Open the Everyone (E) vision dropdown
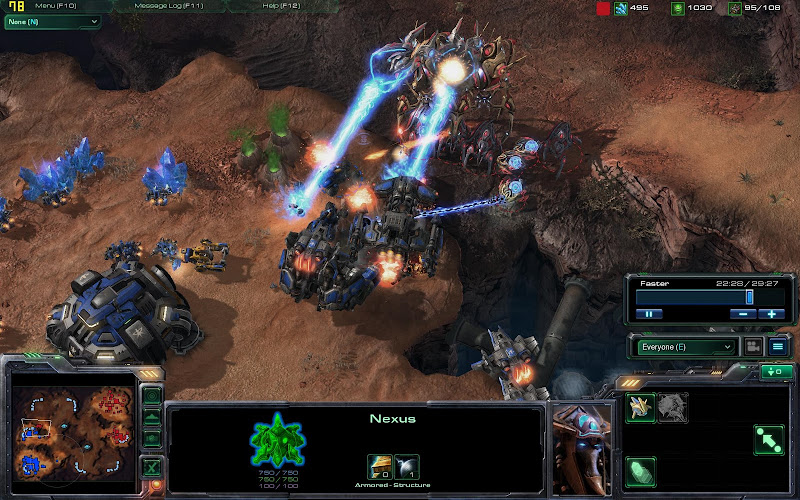Screen dimensions: 800x500 (683, 347)
